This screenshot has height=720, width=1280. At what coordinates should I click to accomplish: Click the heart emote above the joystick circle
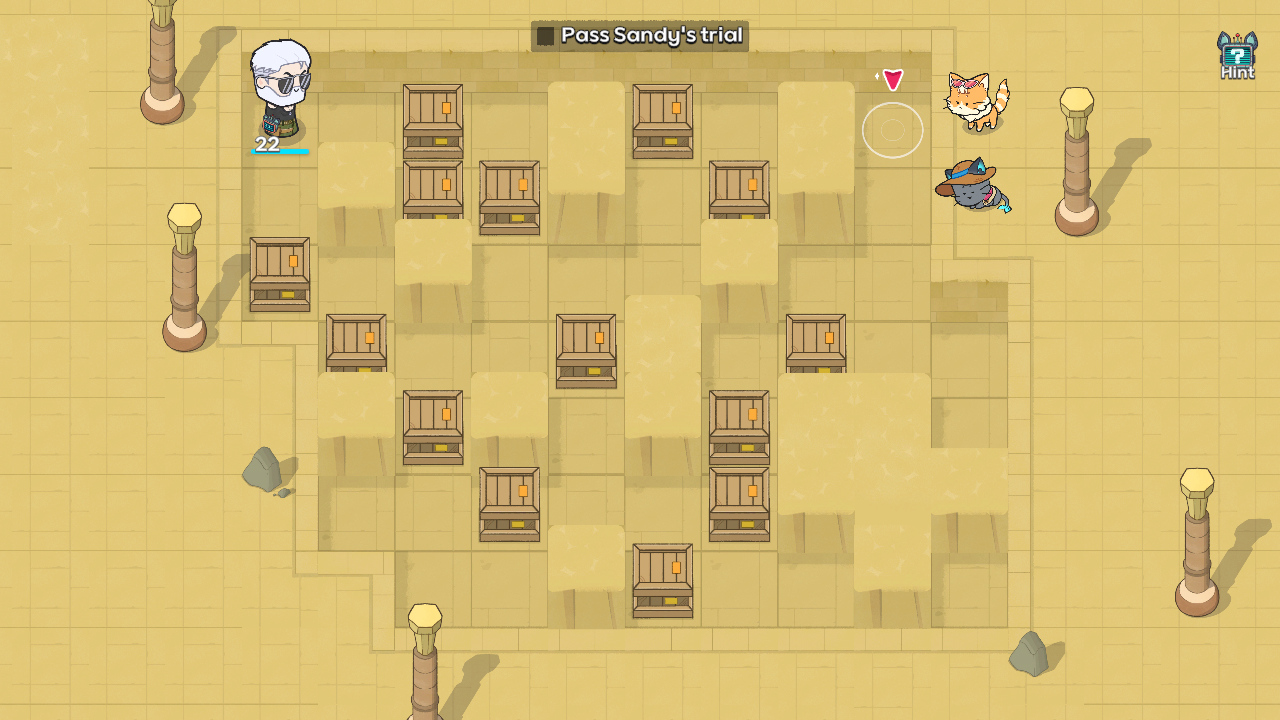pos(893,78)
